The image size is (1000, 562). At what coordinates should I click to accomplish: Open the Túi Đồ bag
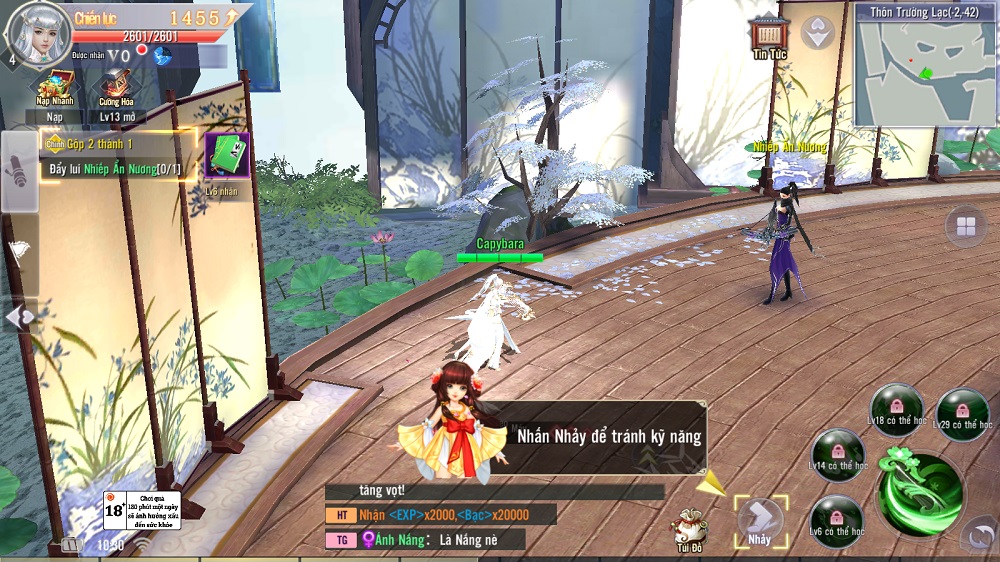pos(689,527)
